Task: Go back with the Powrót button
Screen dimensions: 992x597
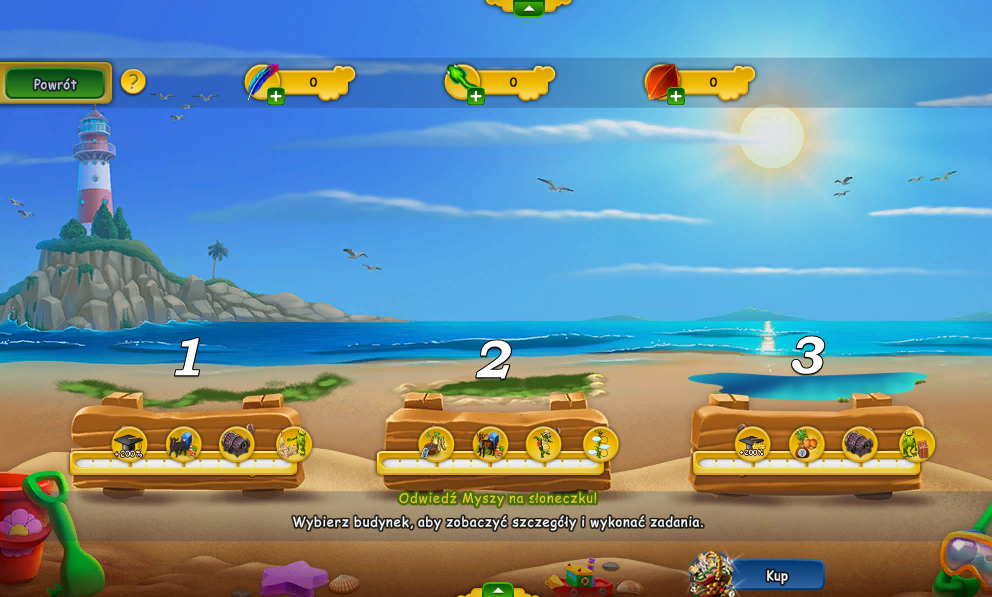Action: [x=55, y=84]
